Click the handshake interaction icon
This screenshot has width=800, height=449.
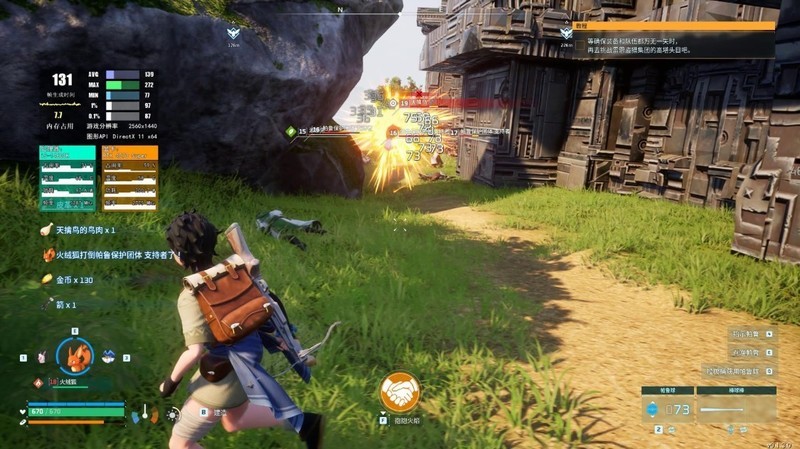400,392
